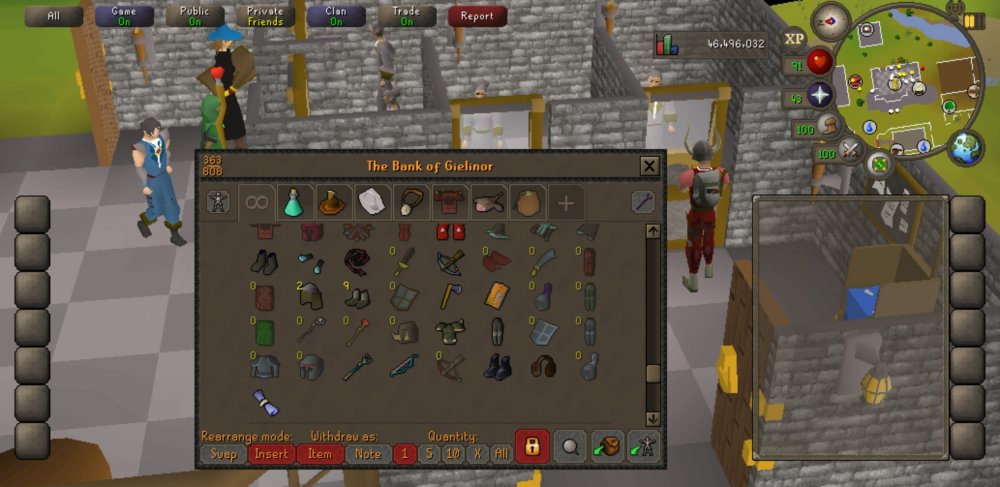Choose withdraw as Item

pyautogui.click(x=320, y=453)
